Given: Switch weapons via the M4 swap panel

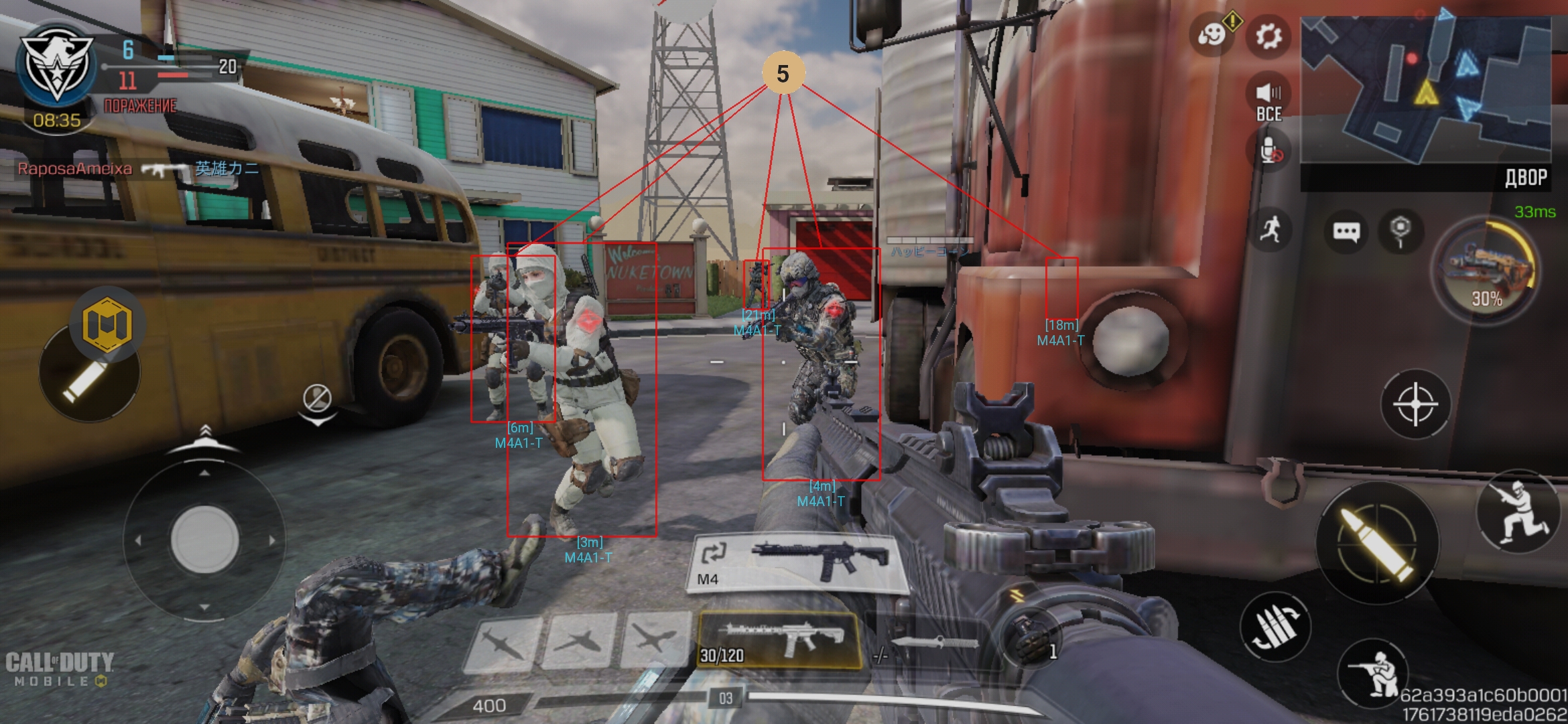Looking at the screenshot, I should point(796,563).
